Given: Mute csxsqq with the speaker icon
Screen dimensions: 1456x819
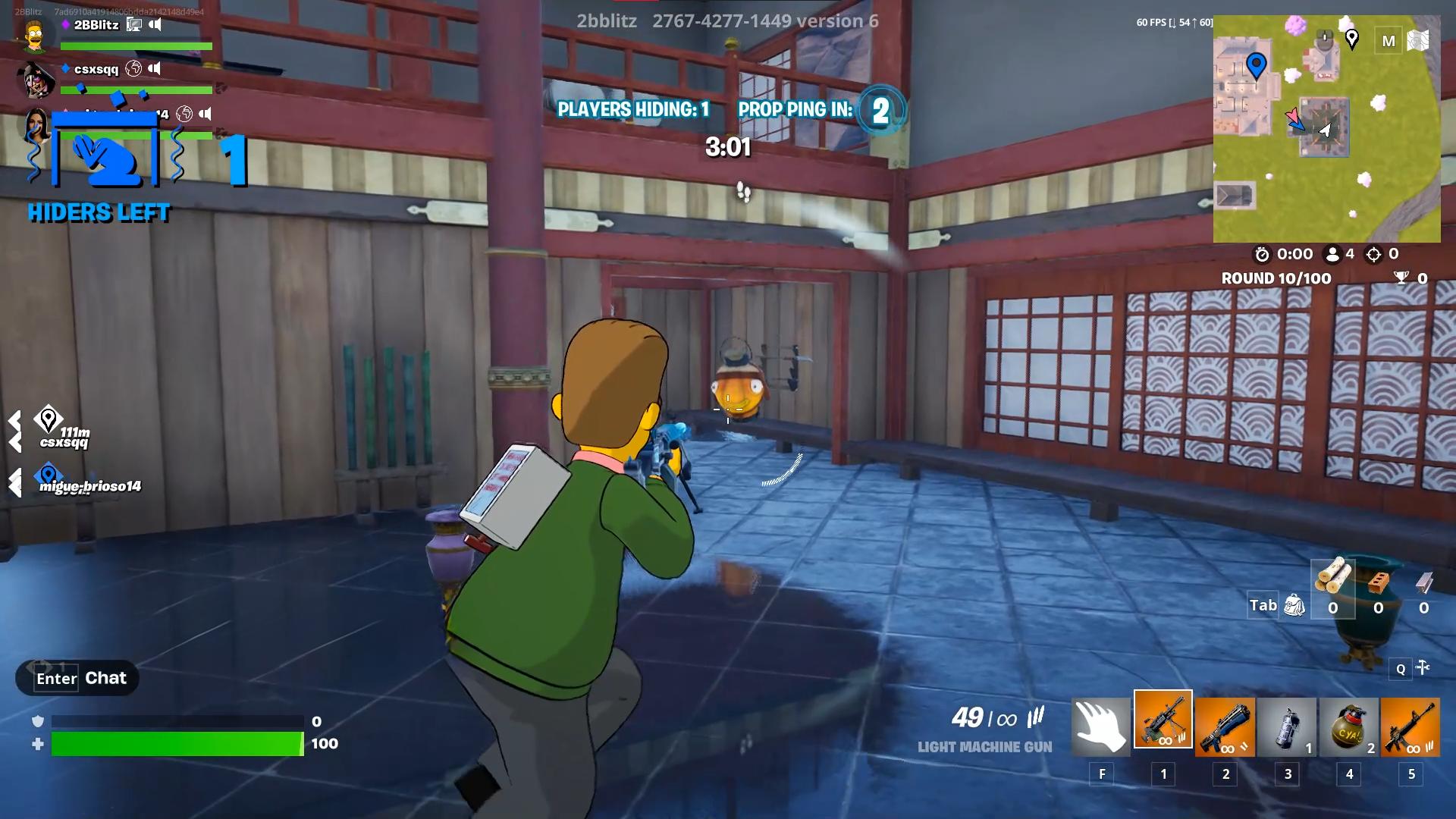Looking at the screenshot, I should coord(155,68).
